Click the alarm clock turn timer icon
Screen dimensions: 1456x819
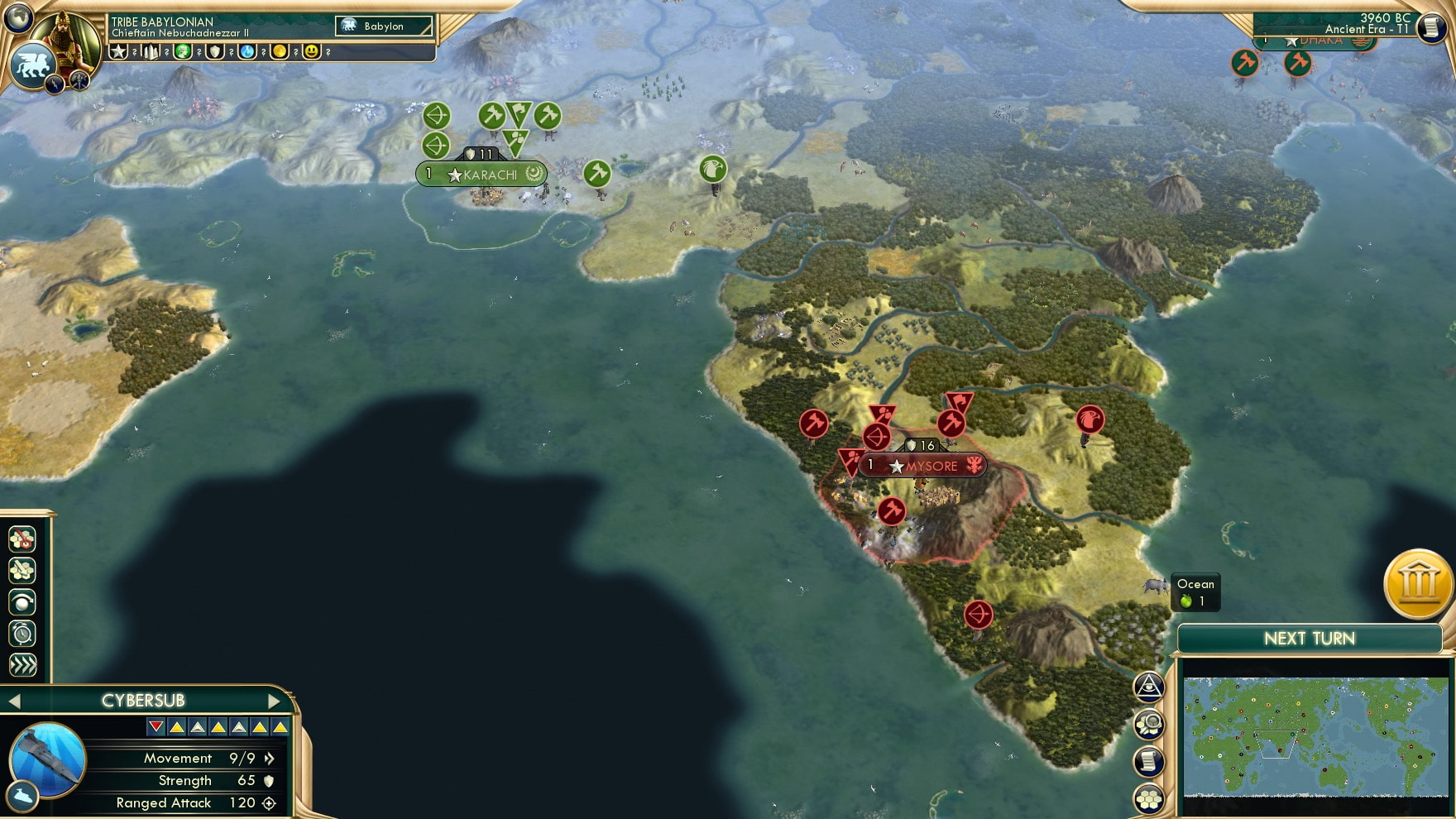click(x=22, y=632)
